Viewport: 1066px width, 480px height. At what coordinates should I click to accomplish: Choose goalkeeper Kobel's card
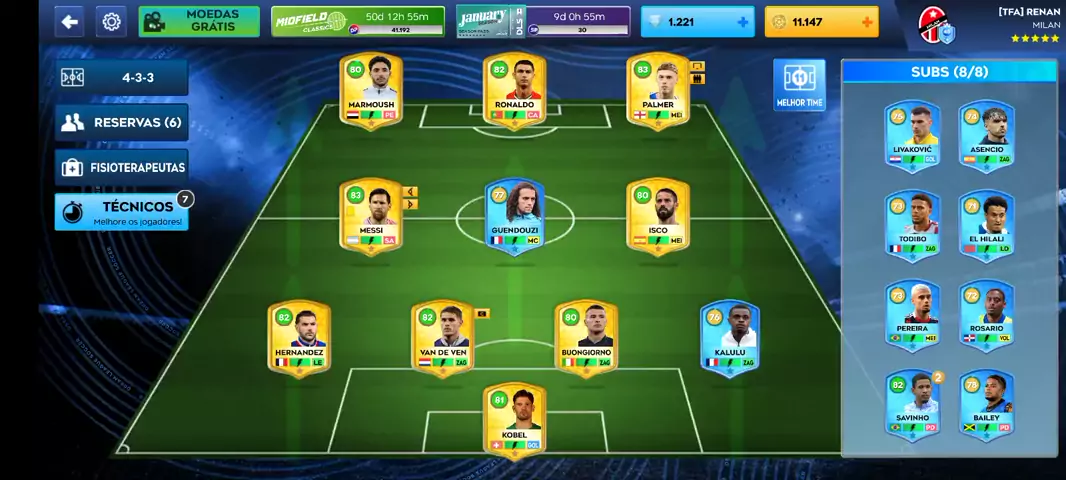(514, 420)
